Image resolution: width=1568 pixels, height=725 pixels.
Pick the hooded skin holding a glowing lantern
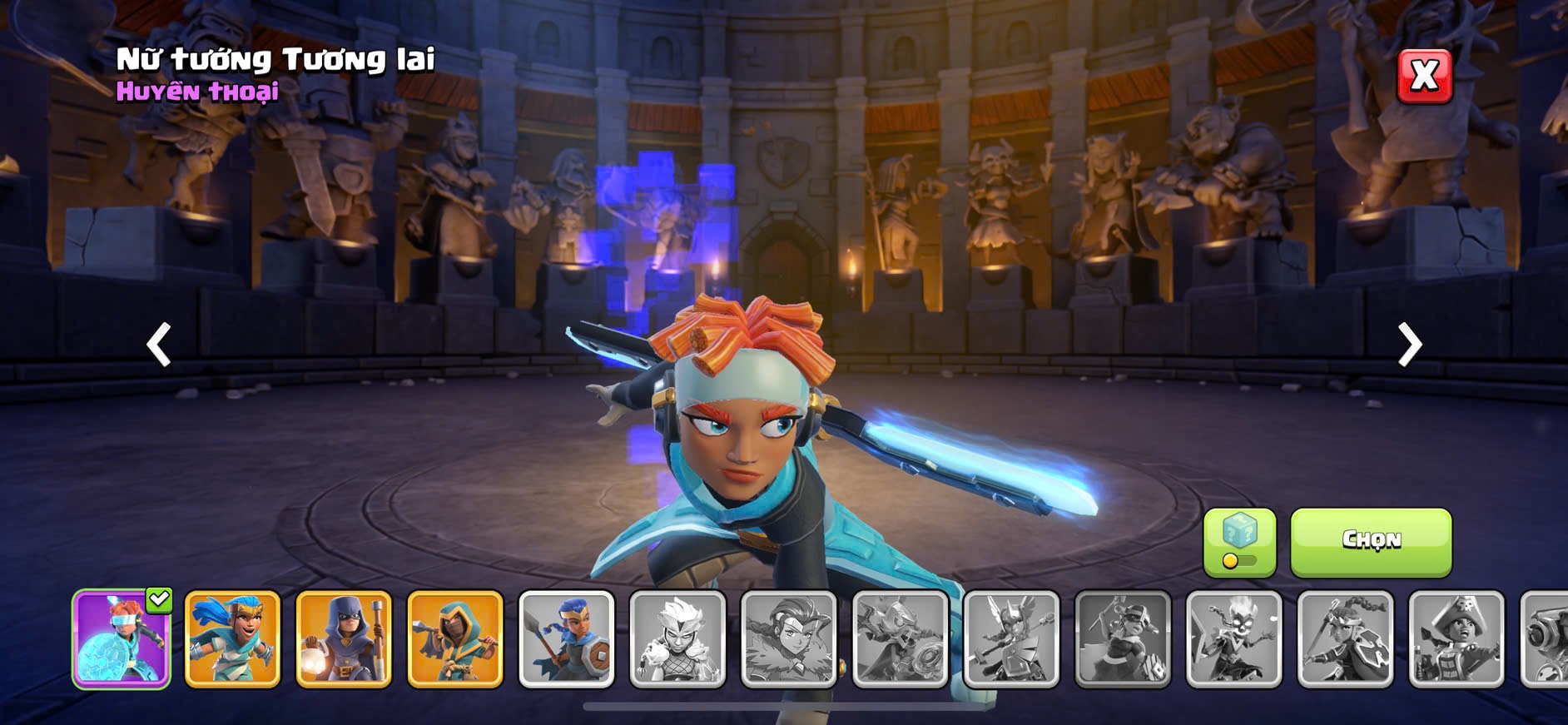tap(344, 638)
